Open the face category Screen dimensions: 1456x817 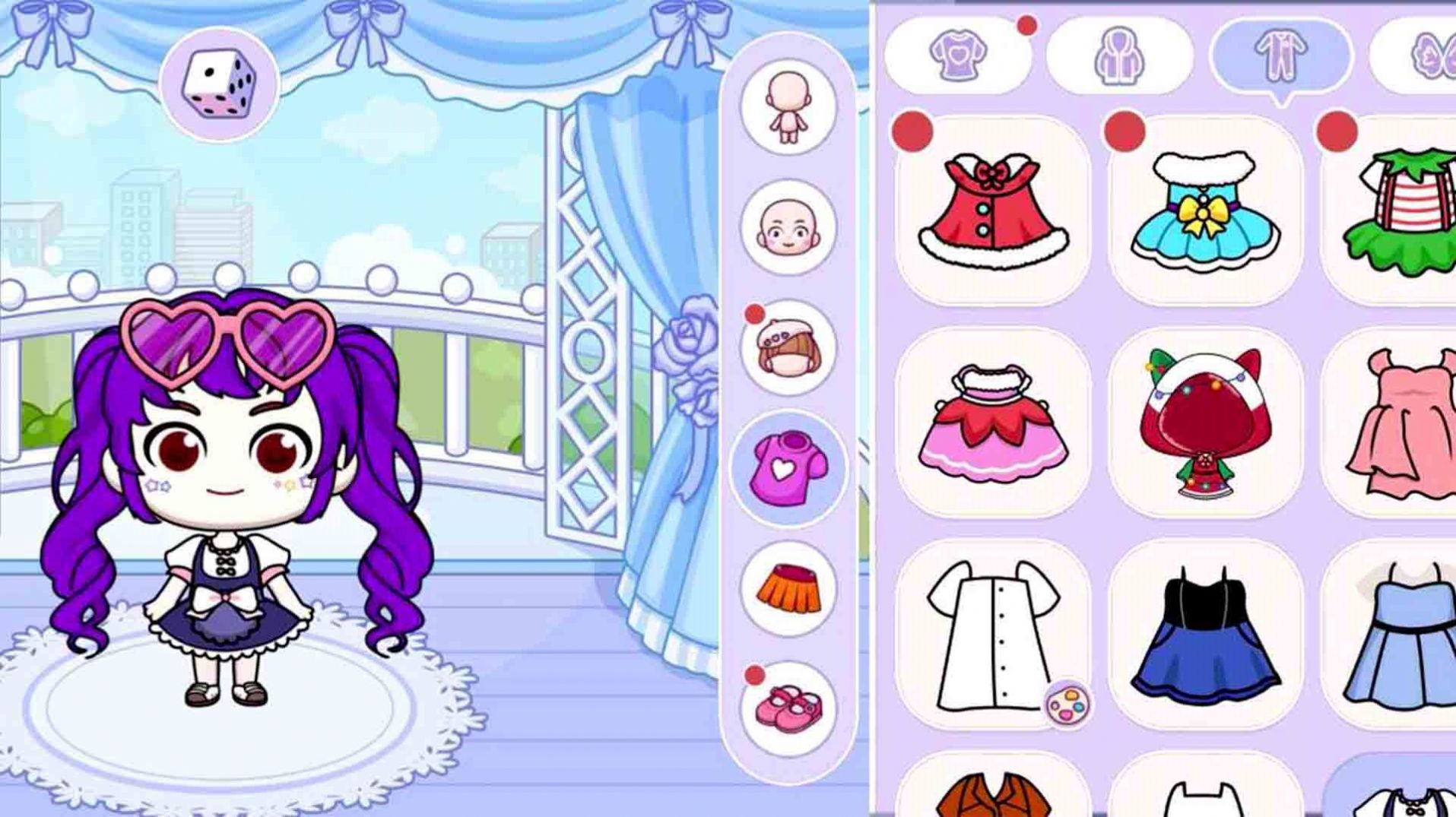(788, 227)
